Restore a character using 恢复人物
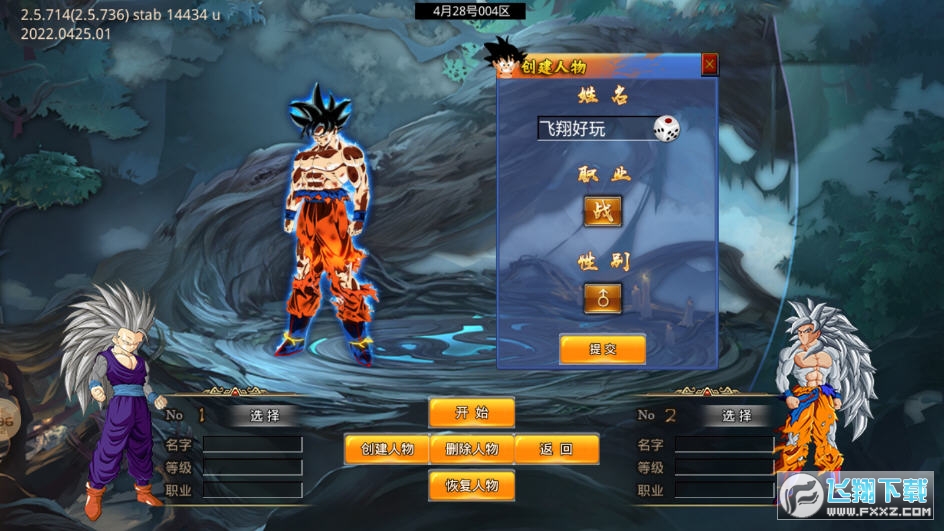 tap(472, 486)
